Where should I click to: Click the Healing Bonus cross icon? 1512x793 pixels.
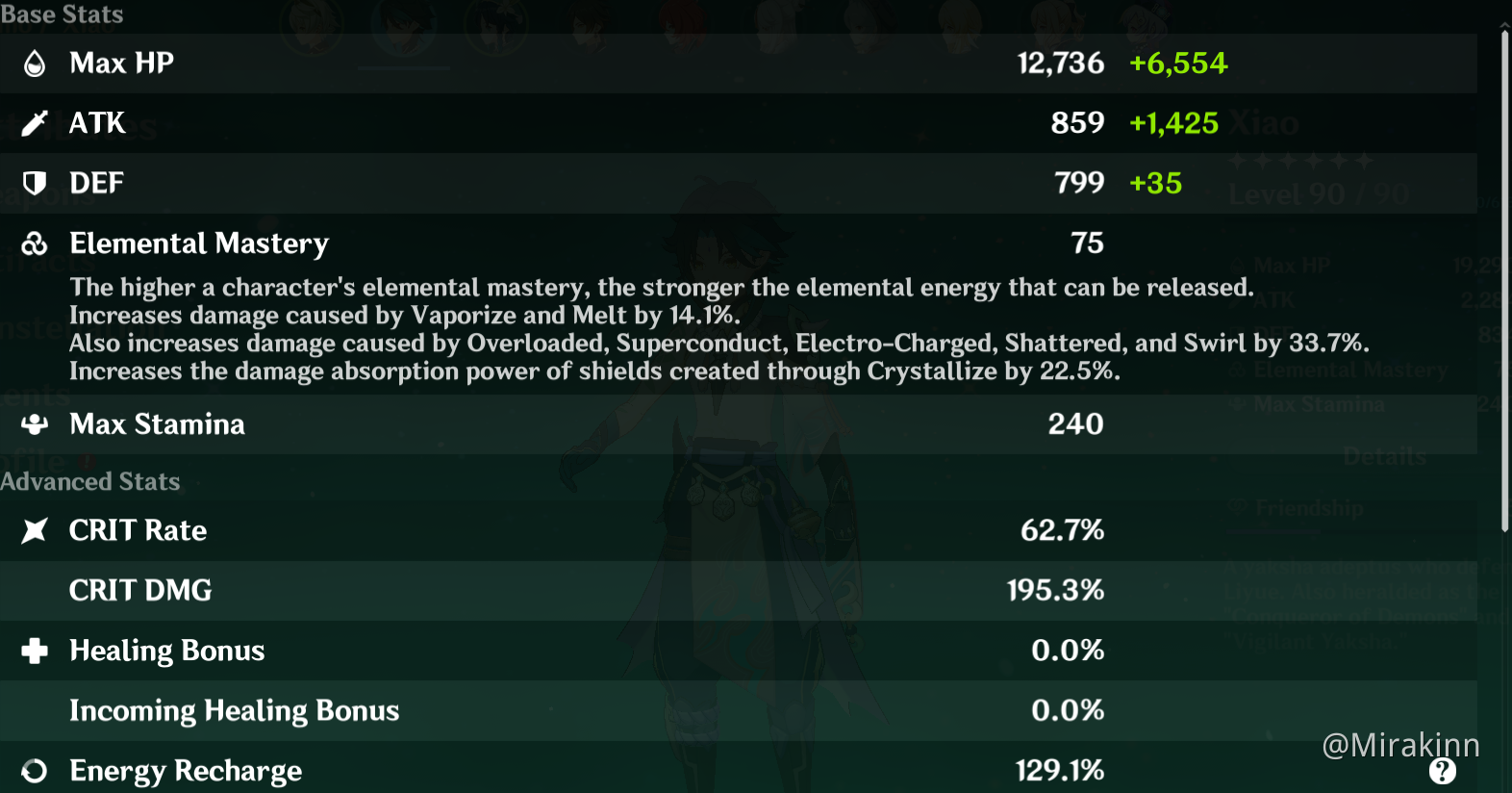(x=35, y=651)
